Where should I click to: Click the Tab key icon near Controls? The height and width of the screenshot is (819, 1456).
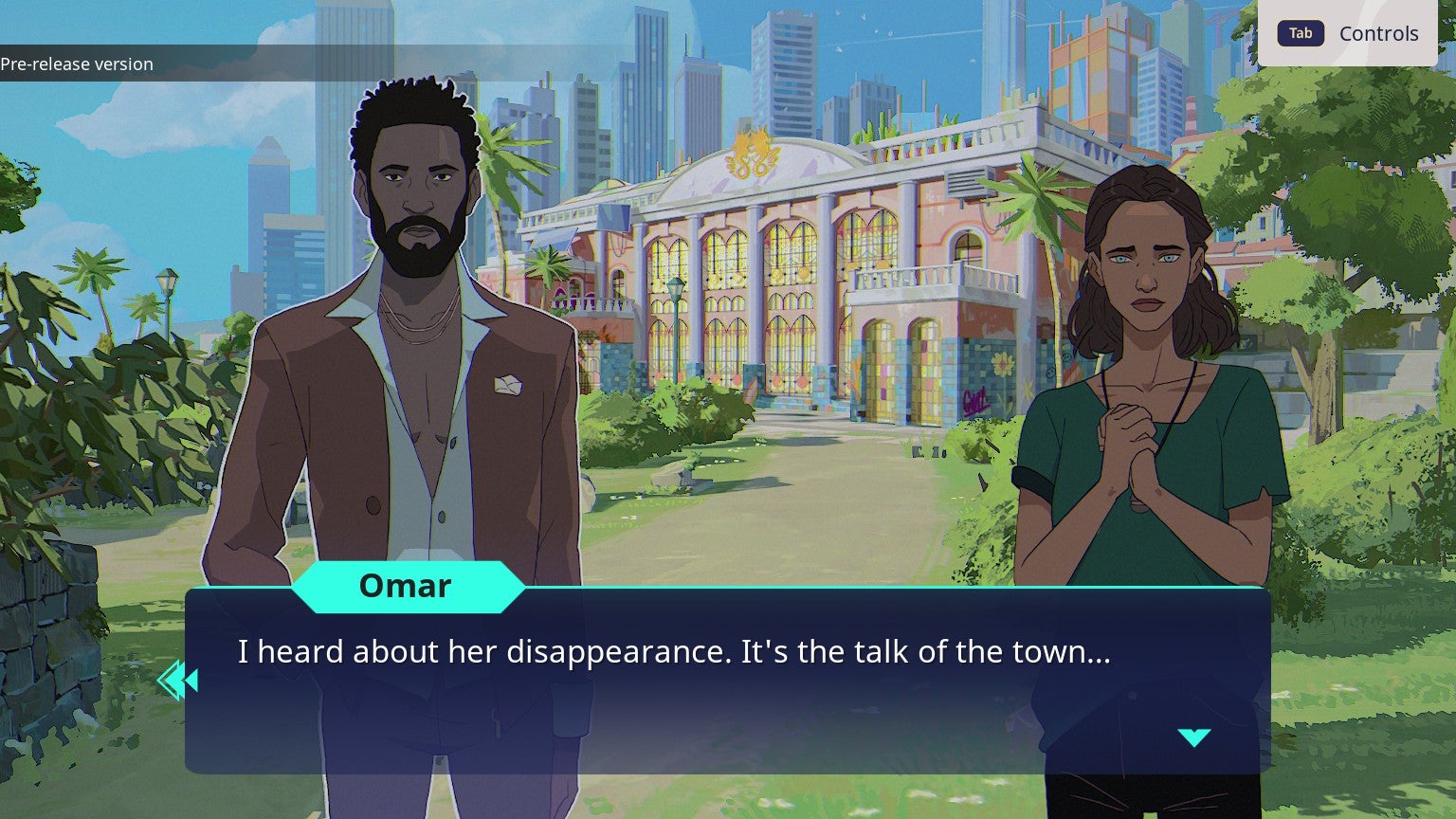click(1300, 33)
